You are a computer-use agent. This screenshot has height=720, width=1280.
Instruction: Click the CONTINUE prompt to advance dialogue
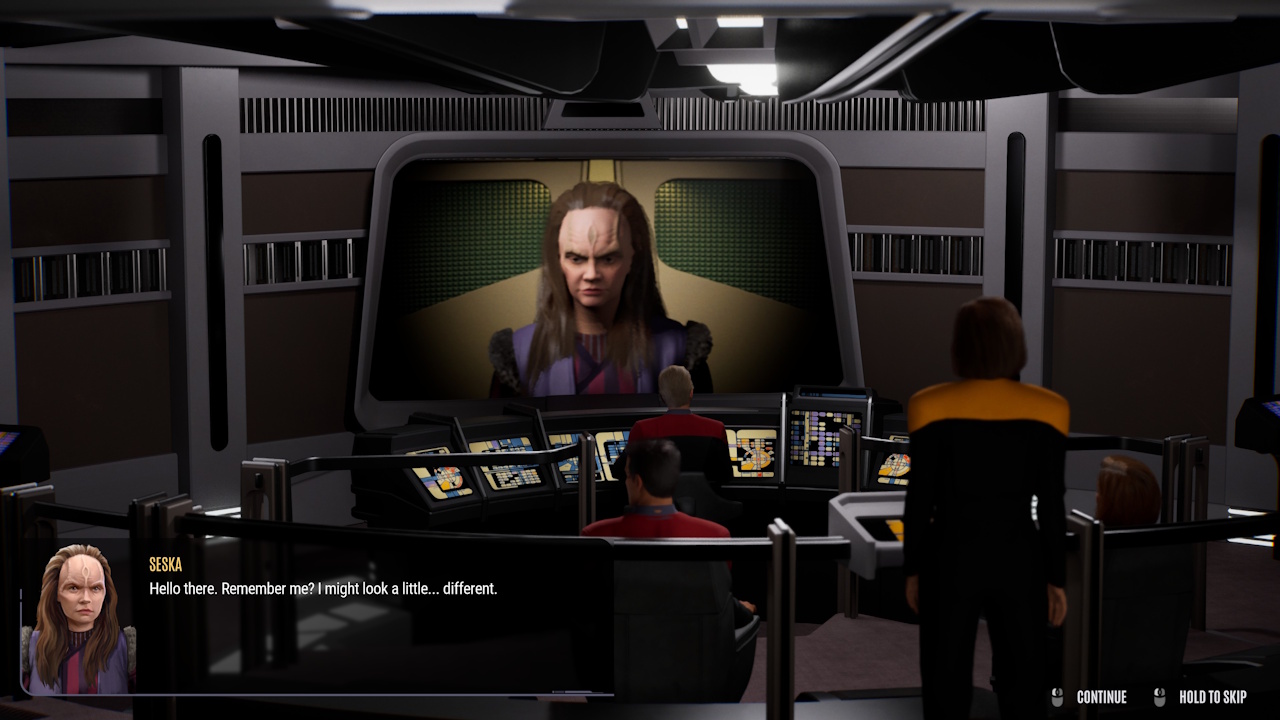pyautogui.click(x=1100, y=697)
